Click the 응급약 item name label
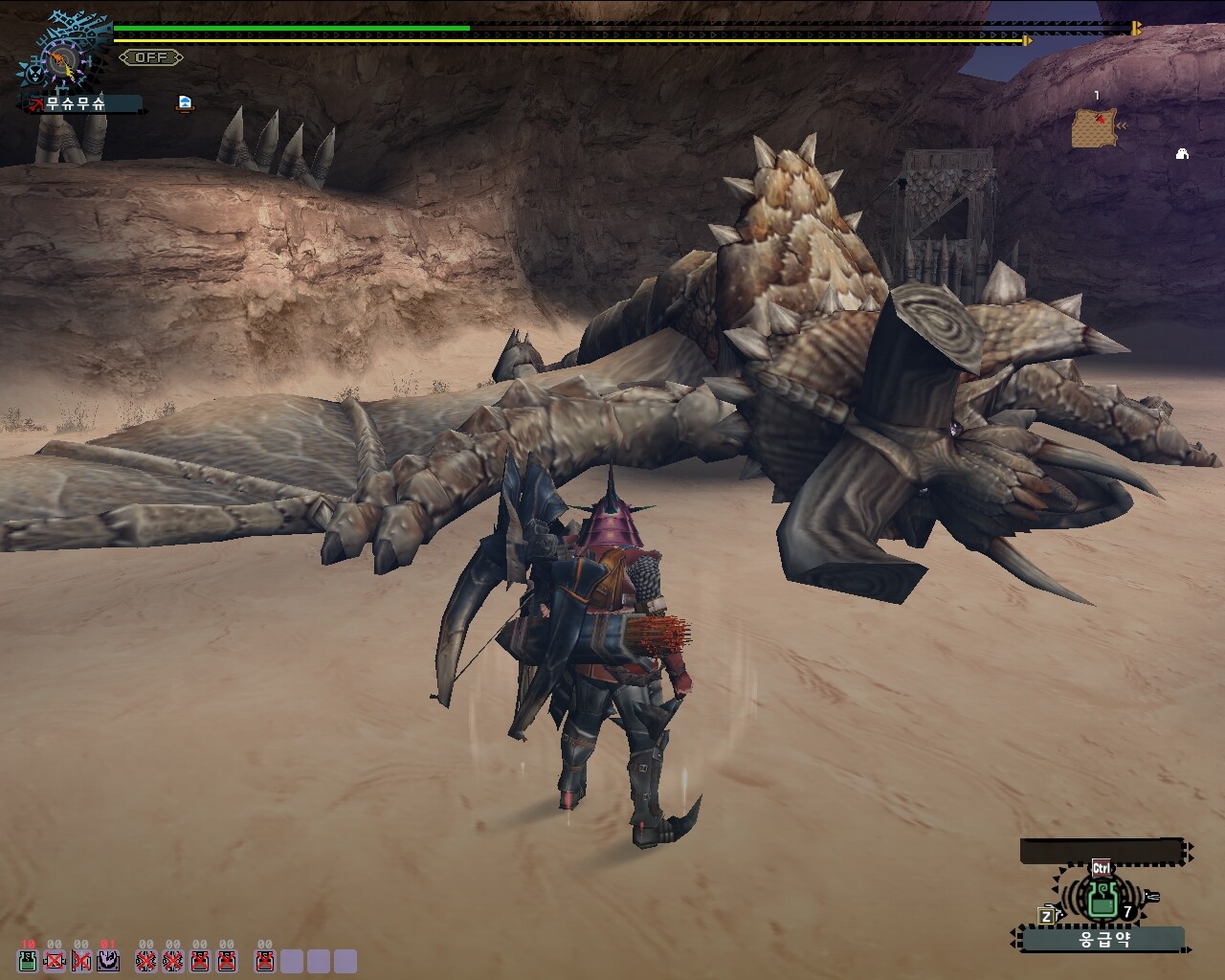The width and height of the screenshot is (1225, 980). [x=1103, y=939]
